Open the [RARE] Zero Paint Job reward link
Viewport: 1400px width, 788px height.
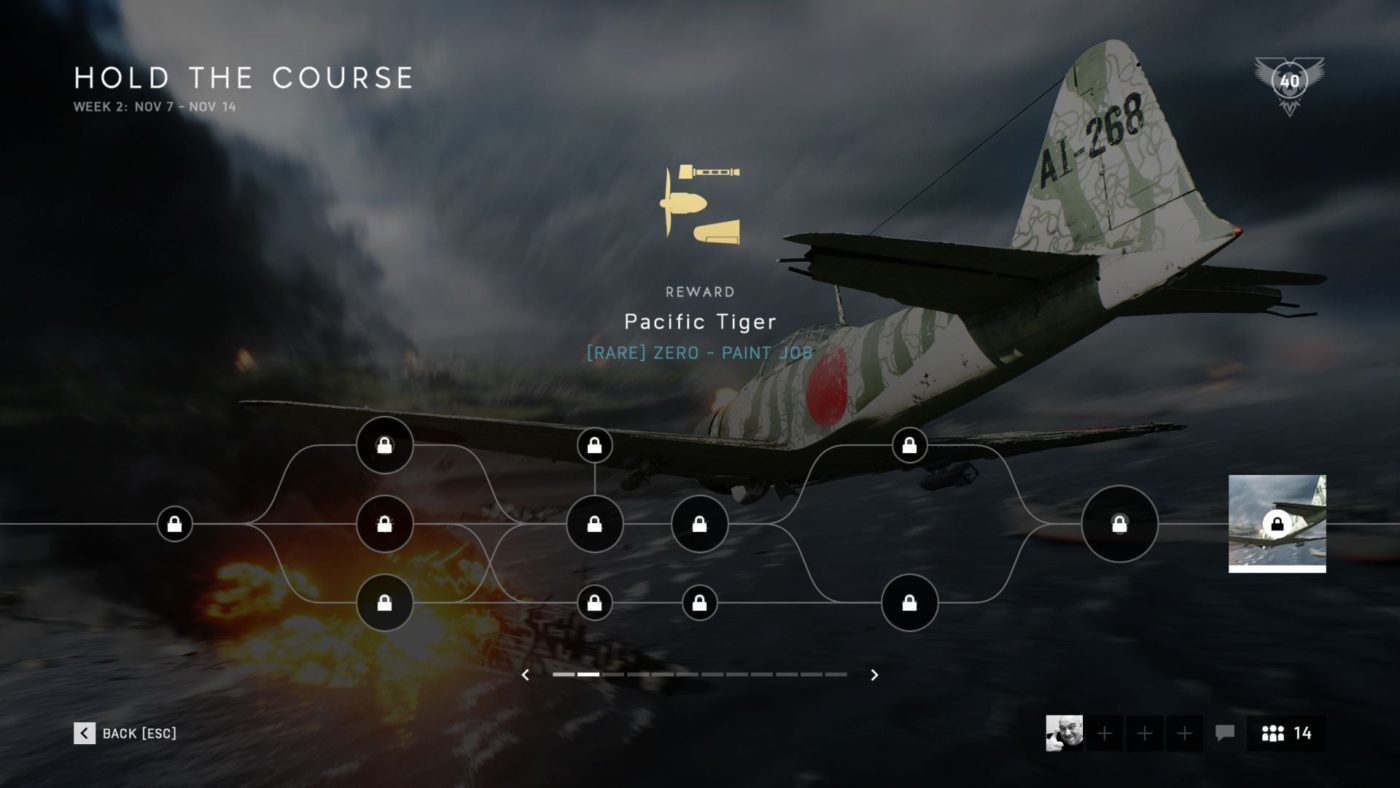[700, 352]
